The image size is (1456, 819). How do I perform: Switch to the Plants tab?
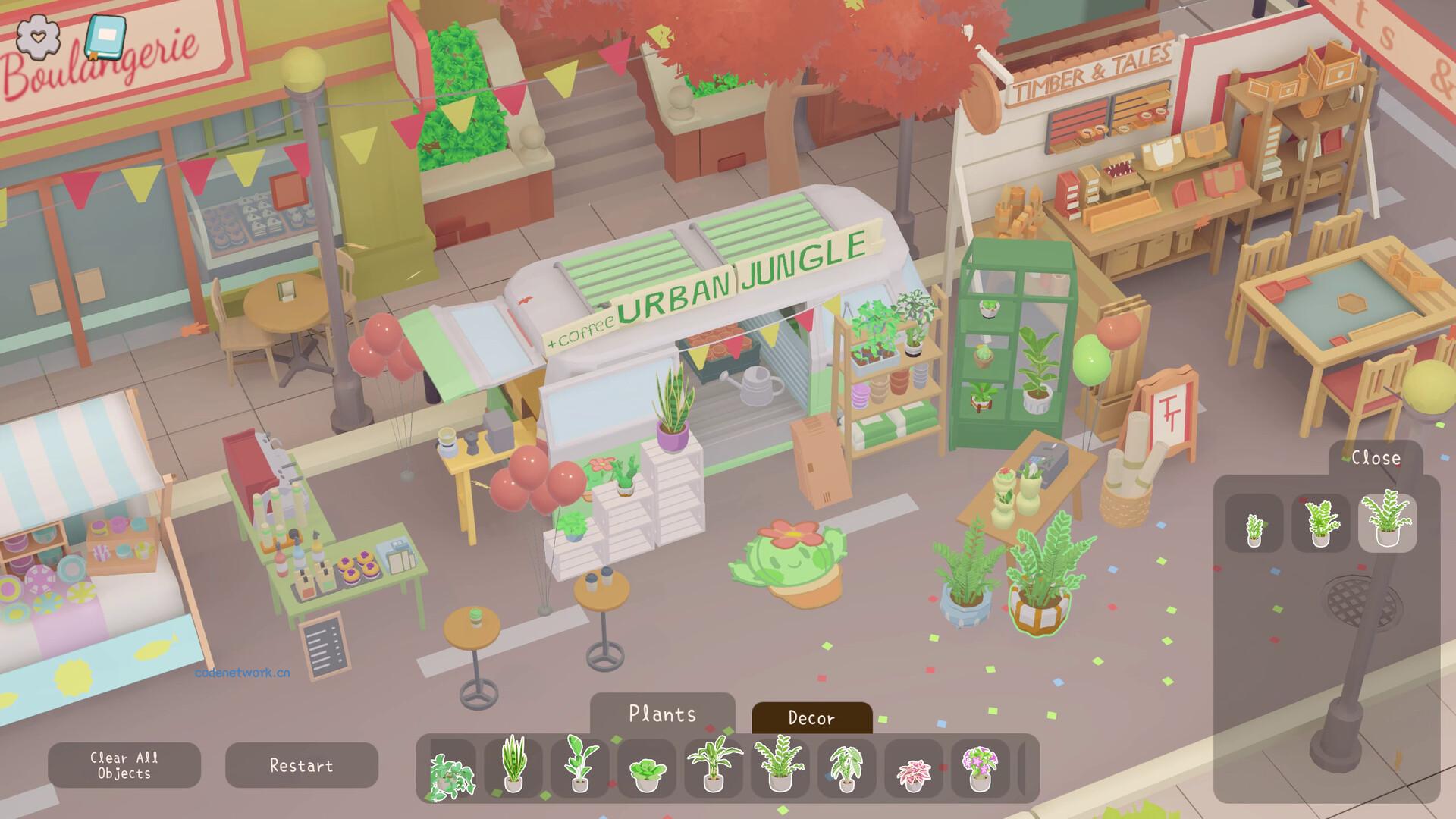(x=663, y=714)
